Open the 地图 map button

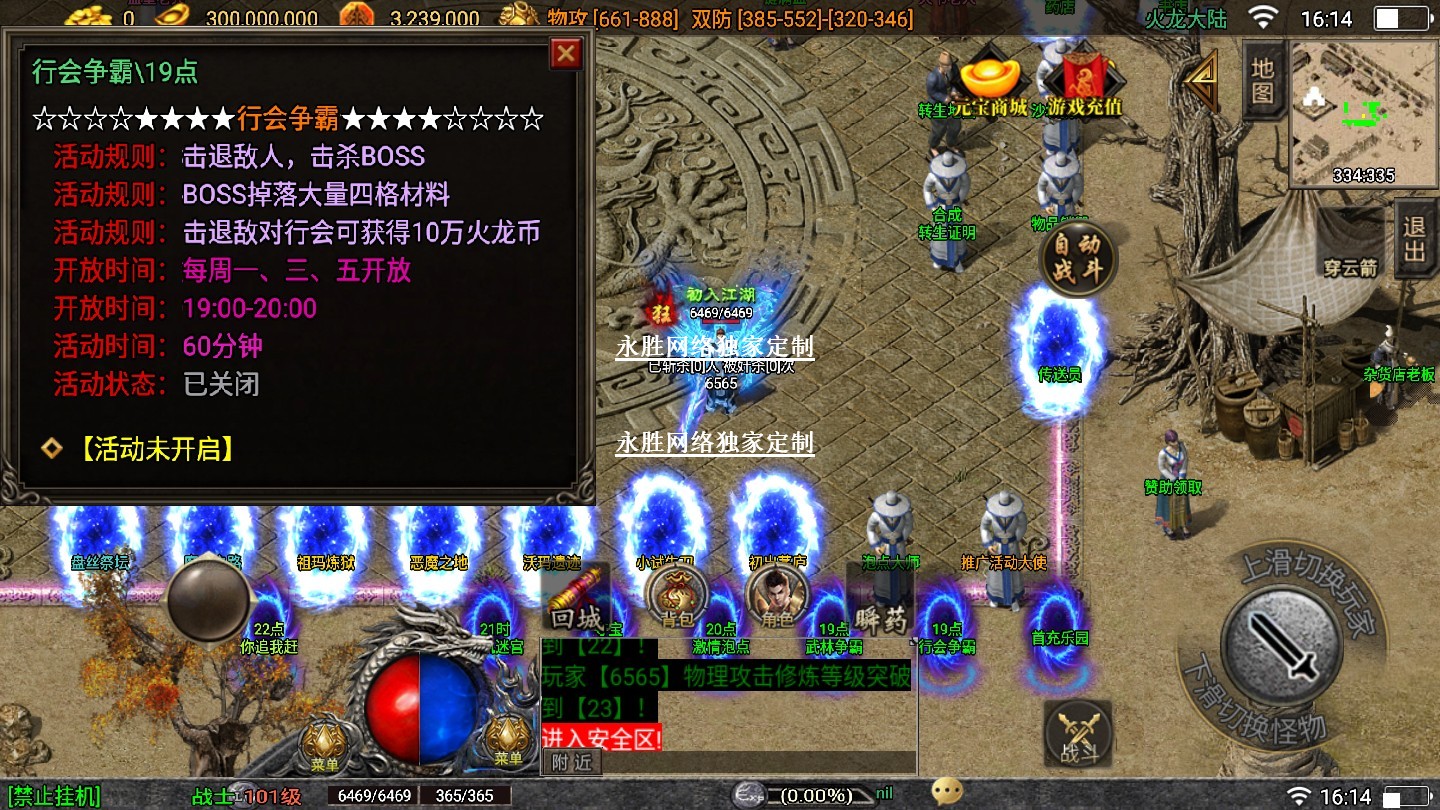coord(1262,80)
